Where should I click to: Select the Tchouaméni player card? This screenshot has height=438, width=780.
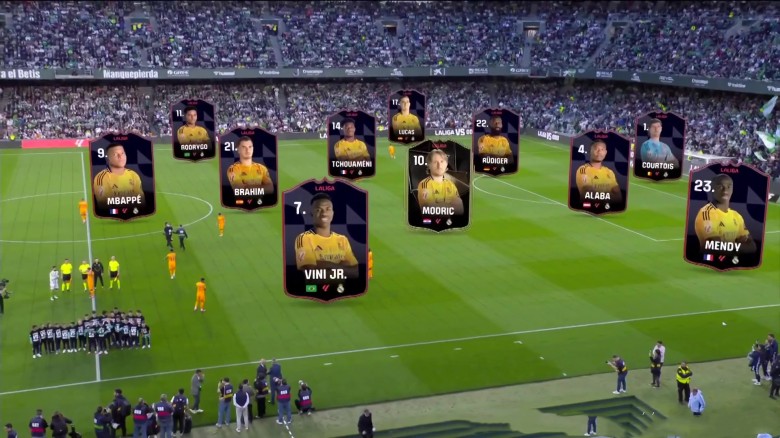pos(351,144)
